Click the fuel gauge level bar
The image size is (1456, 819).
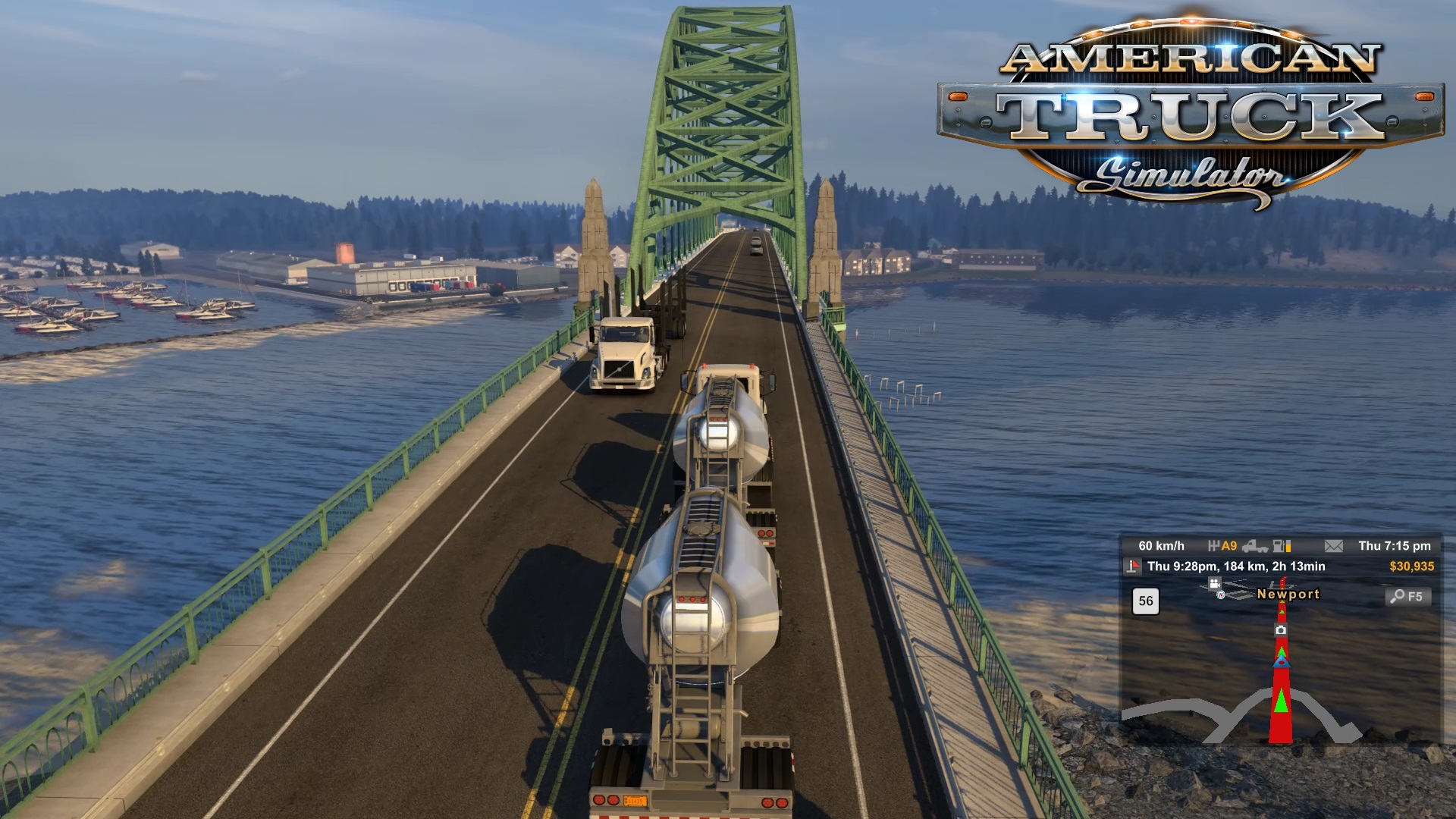click(1288, 548)
